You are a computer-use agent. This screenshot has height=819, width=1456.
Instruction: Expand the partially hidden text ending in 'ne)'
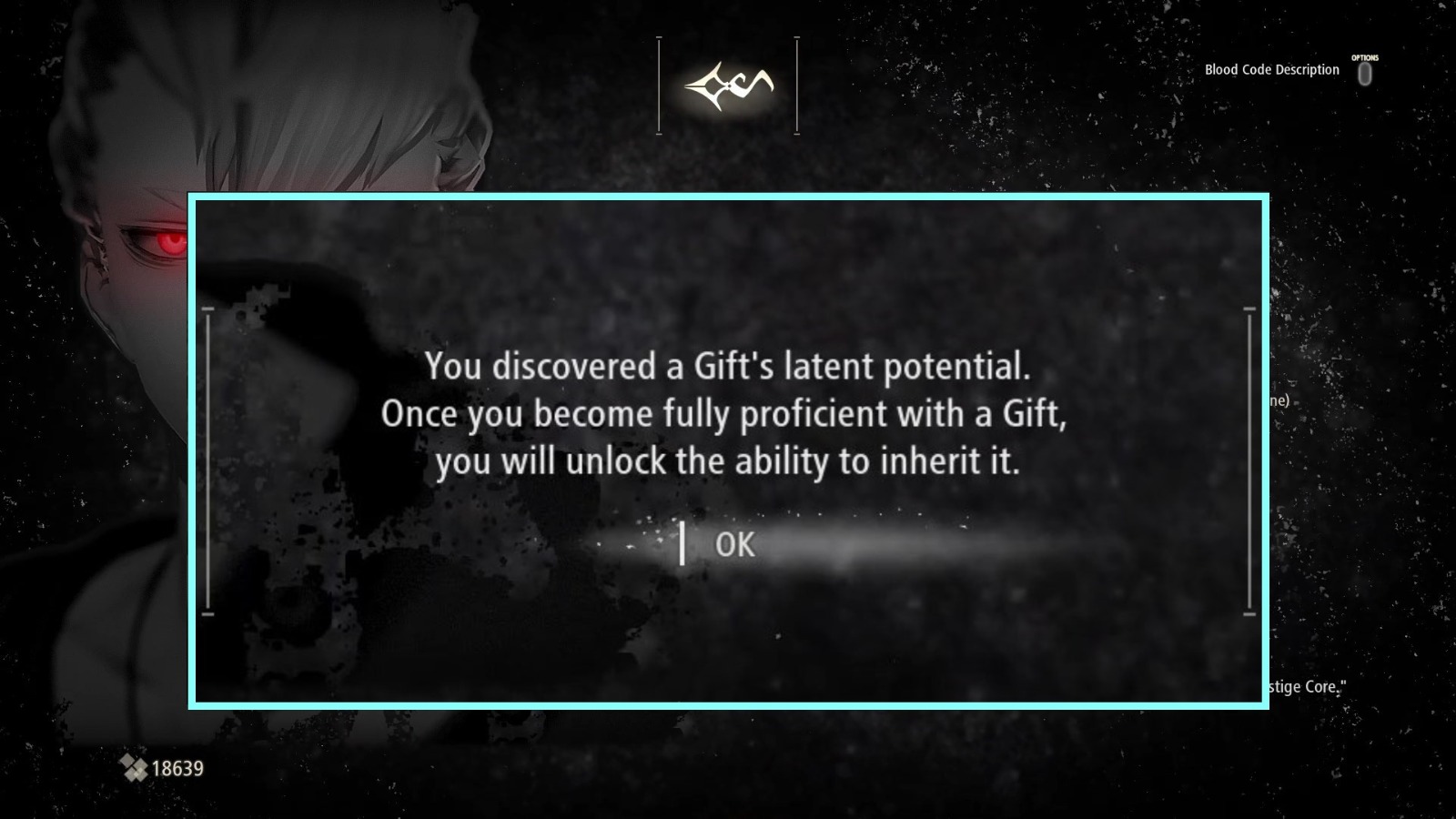pos(1280,399)
